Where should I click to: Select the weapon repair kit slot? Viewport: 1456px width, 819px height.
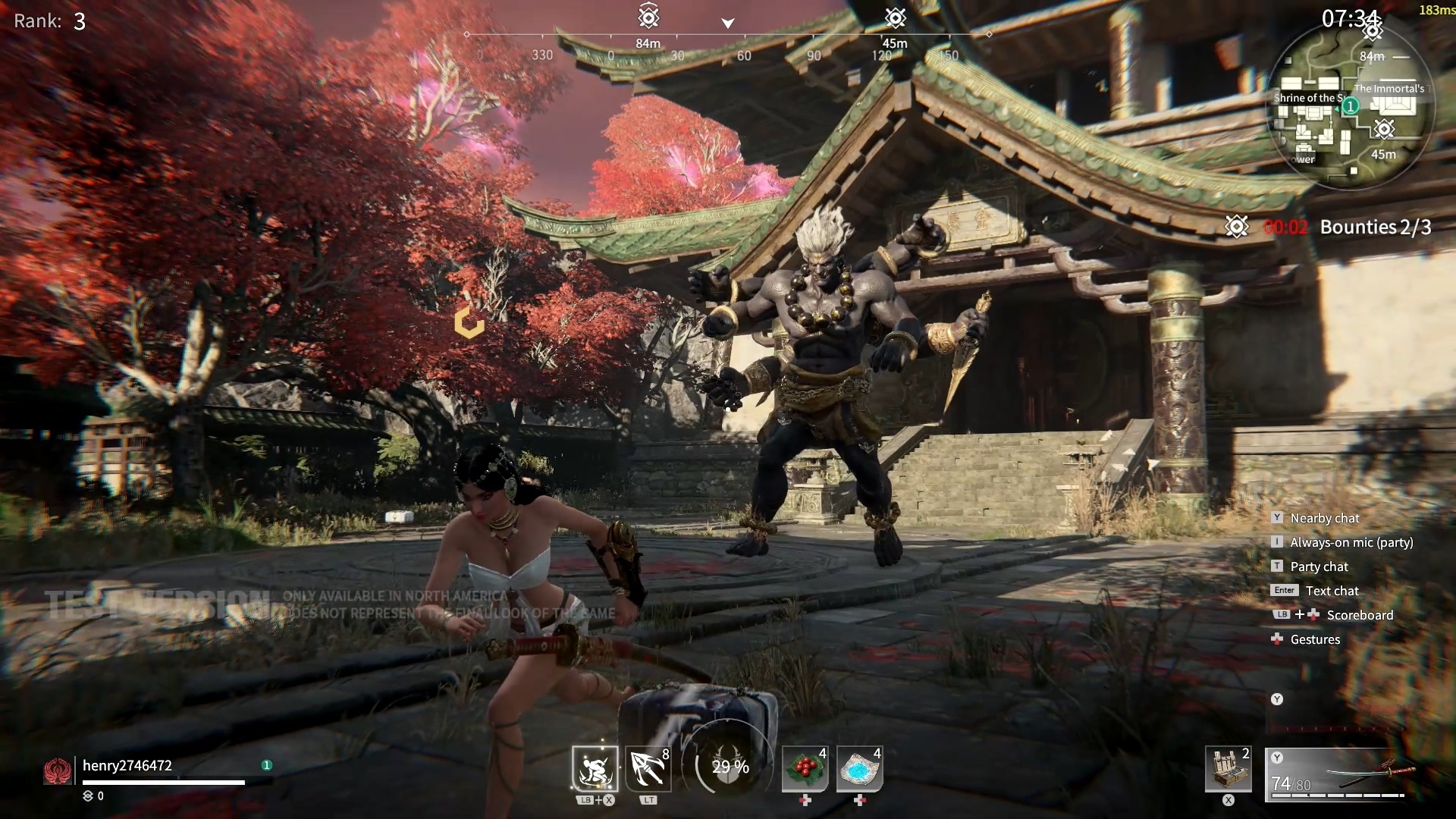[x=1228, y=769]
